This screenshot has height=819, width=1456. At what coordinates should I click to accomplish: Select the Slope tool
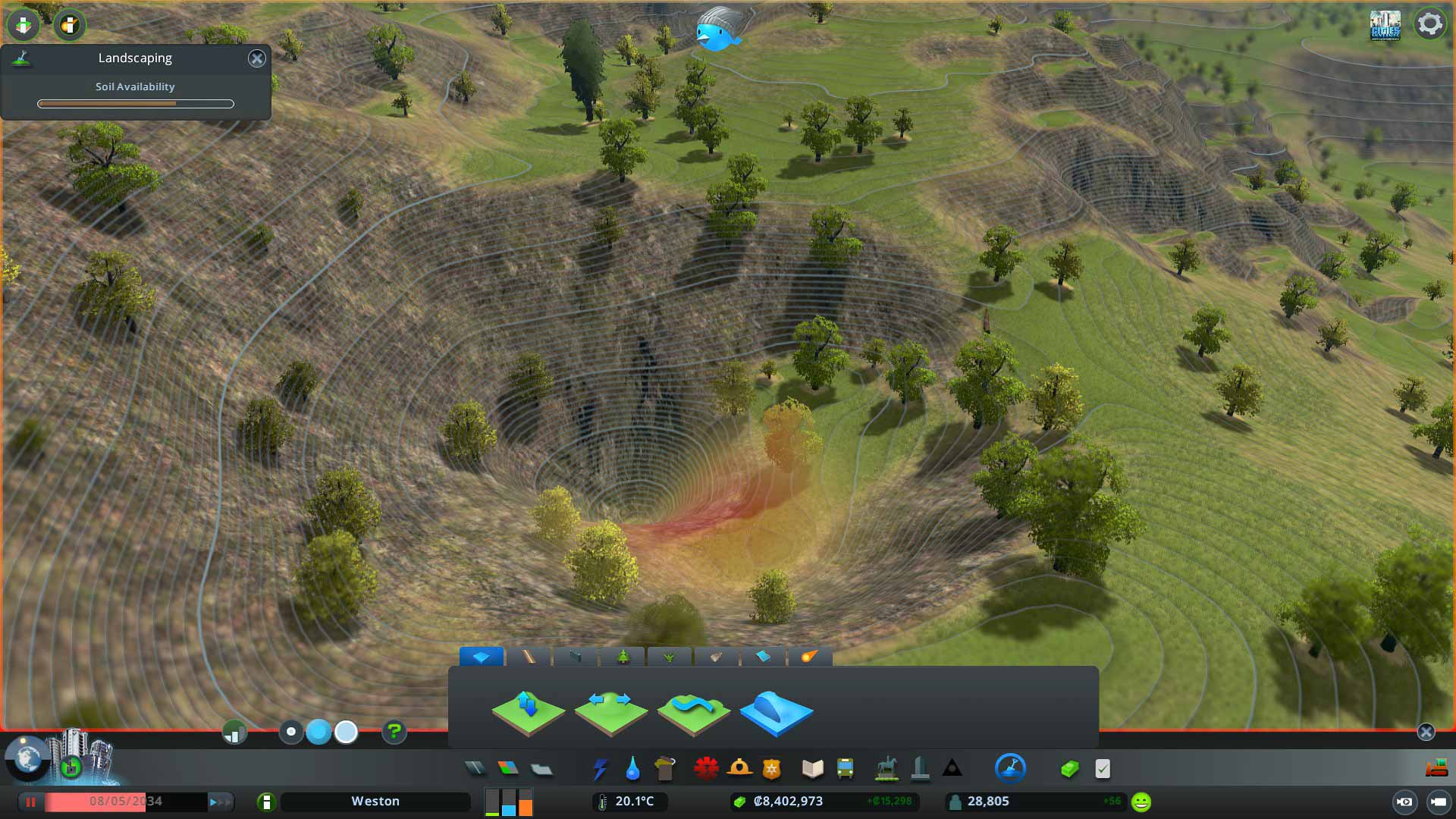777,711
